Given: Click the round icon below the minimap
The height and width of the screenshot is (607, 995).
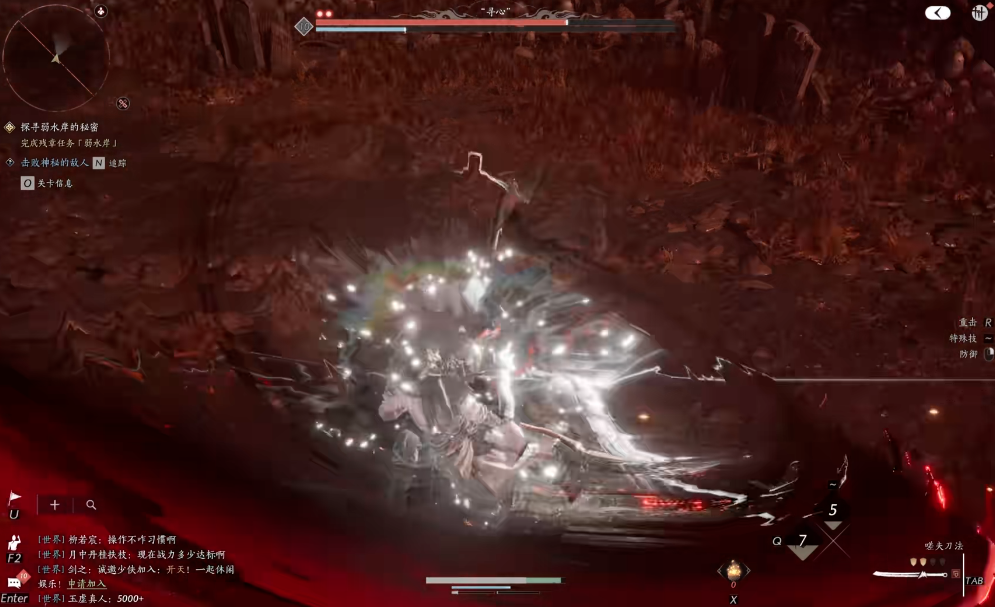Looking at the screenshot, I should (x=122, y=103).
